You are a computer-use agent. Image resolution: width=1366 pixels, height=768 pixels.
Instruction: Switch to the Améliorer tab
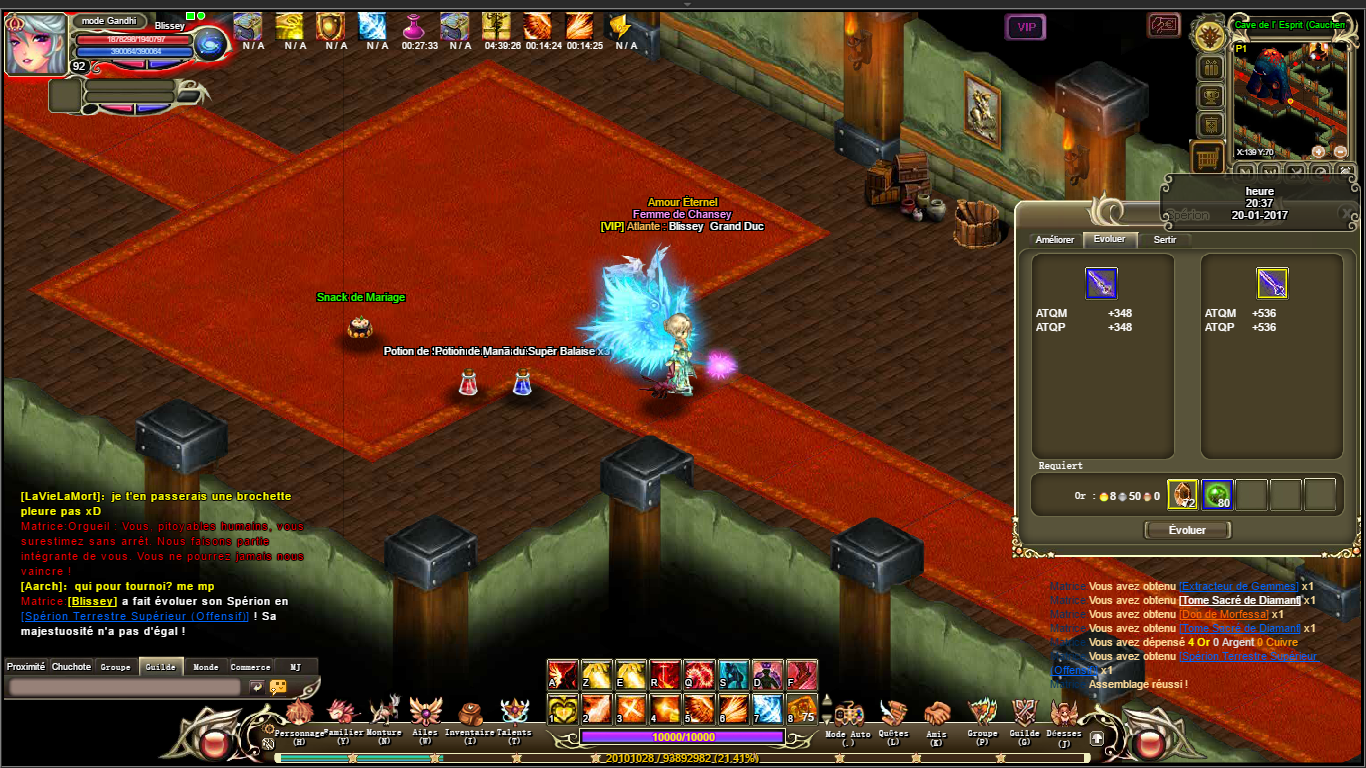(1055, 240)
